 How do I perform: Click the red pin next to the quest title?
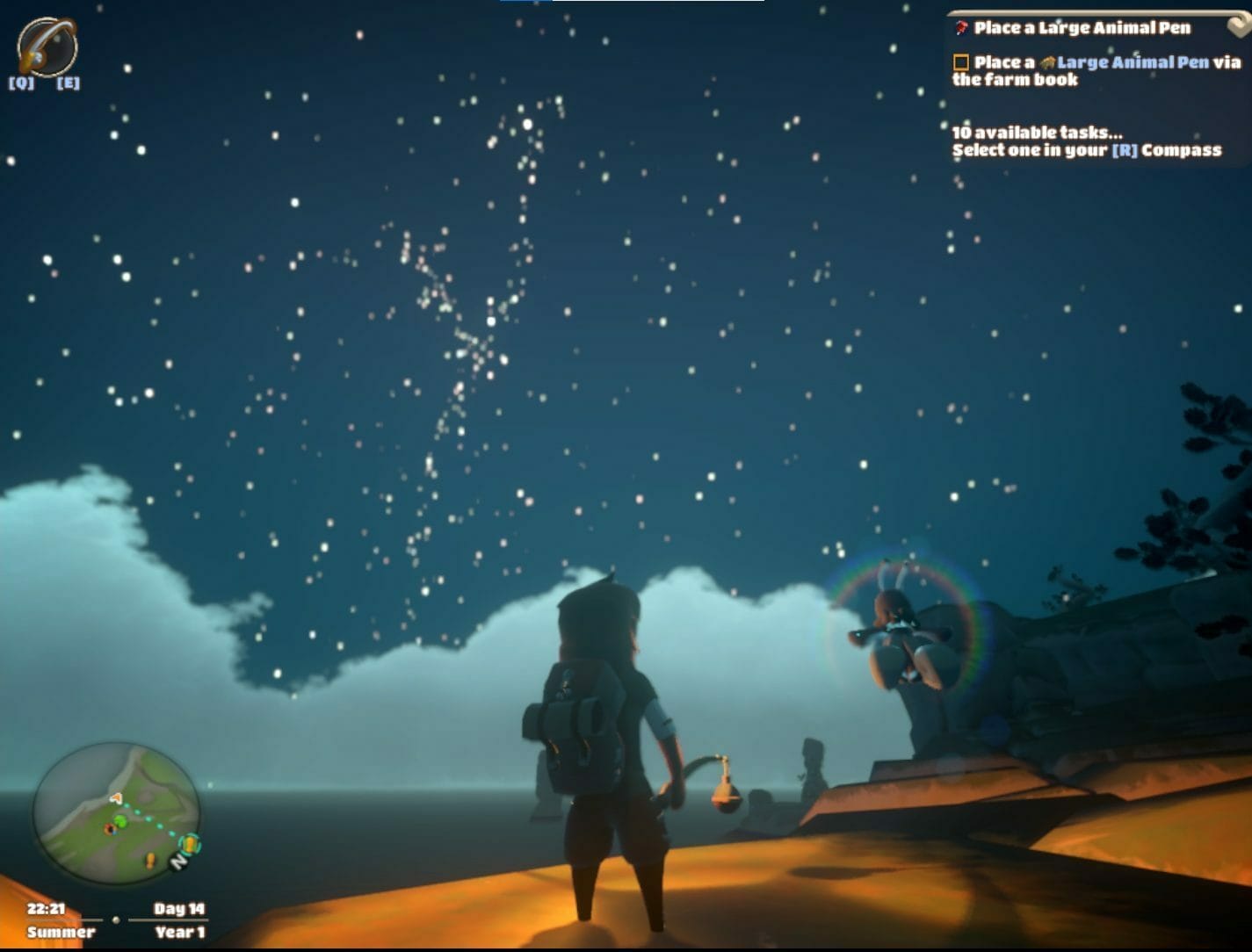pos(962,28)
